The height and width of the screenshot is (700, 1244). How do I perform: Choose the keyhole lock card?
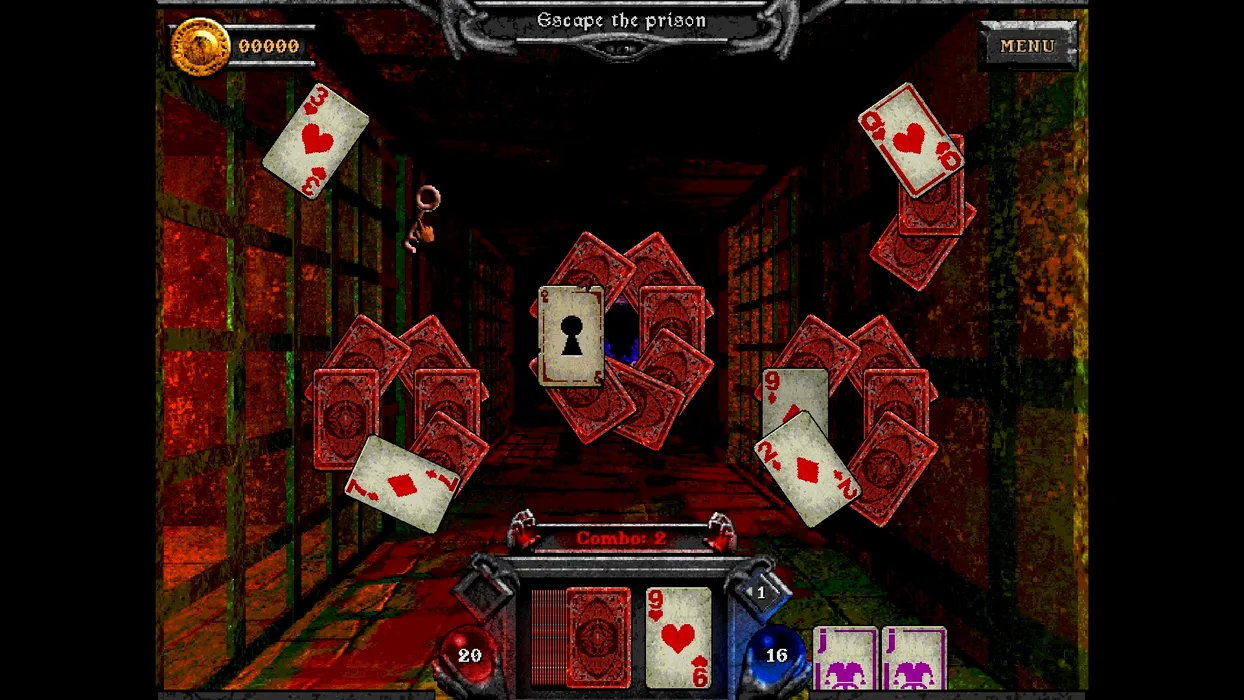[571, 336]
